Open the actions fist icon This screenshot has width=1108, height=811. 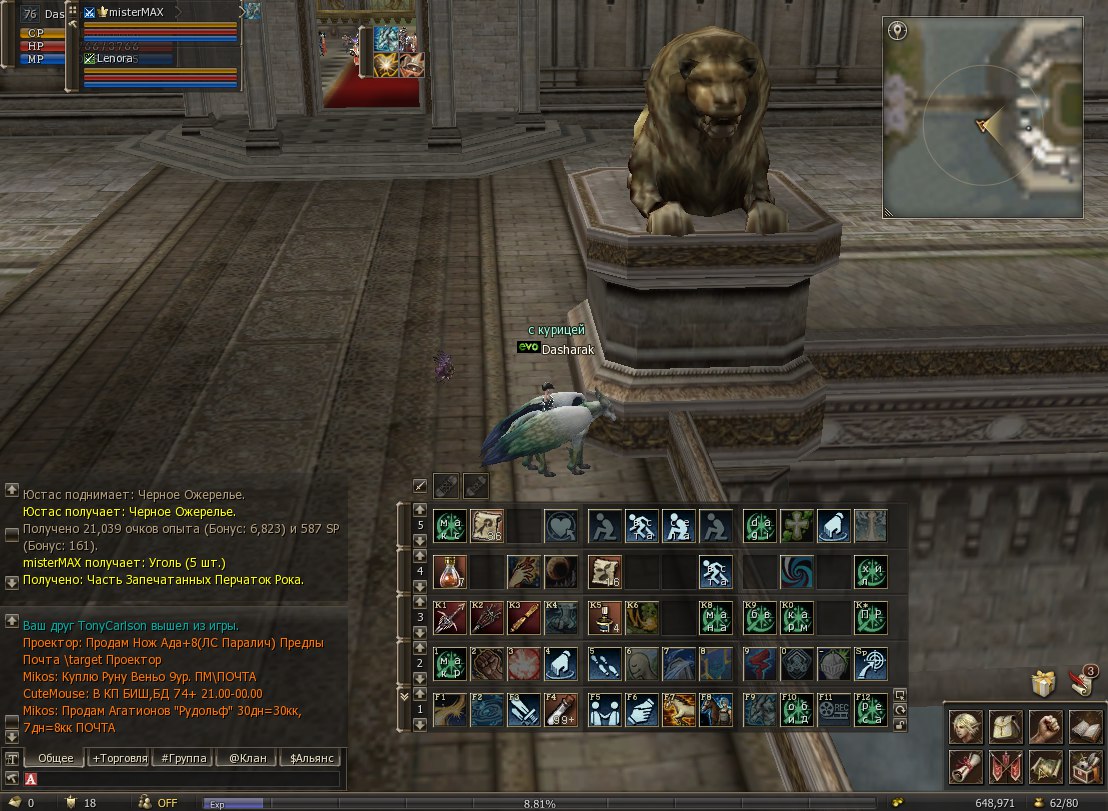pyautogui.click(x=1045, y=727)
